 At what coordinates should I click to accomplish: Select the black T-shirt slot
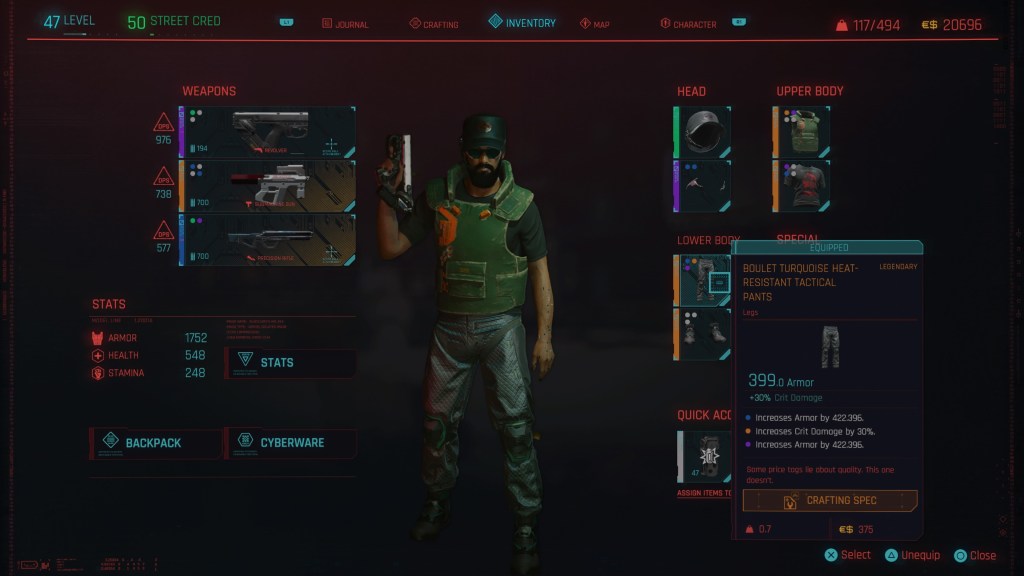click(x=802, y=186)
